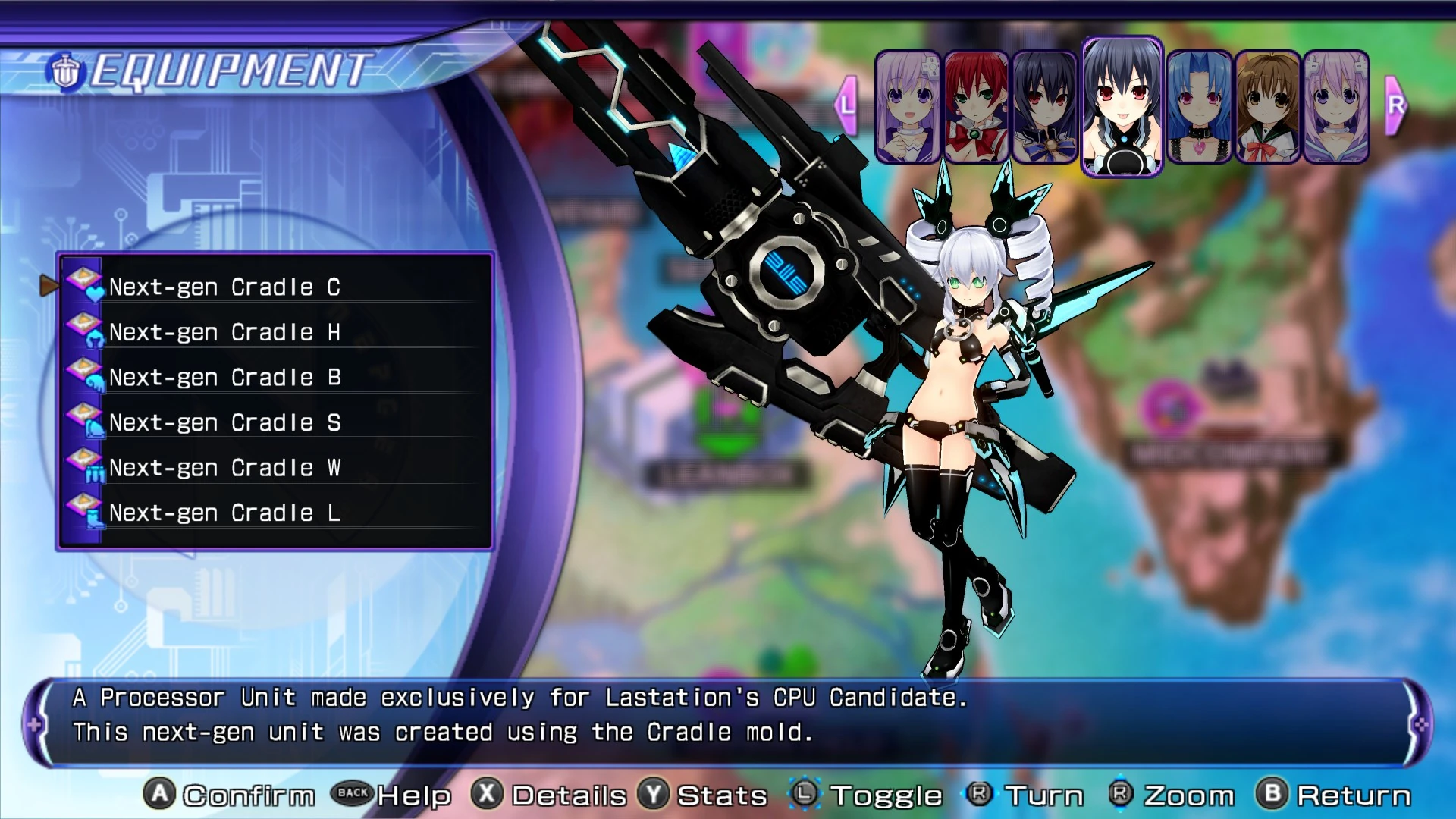Choose the Next-gen Cradle H entry
This screenshot has width=1456, height=819.
click(224, 332)
